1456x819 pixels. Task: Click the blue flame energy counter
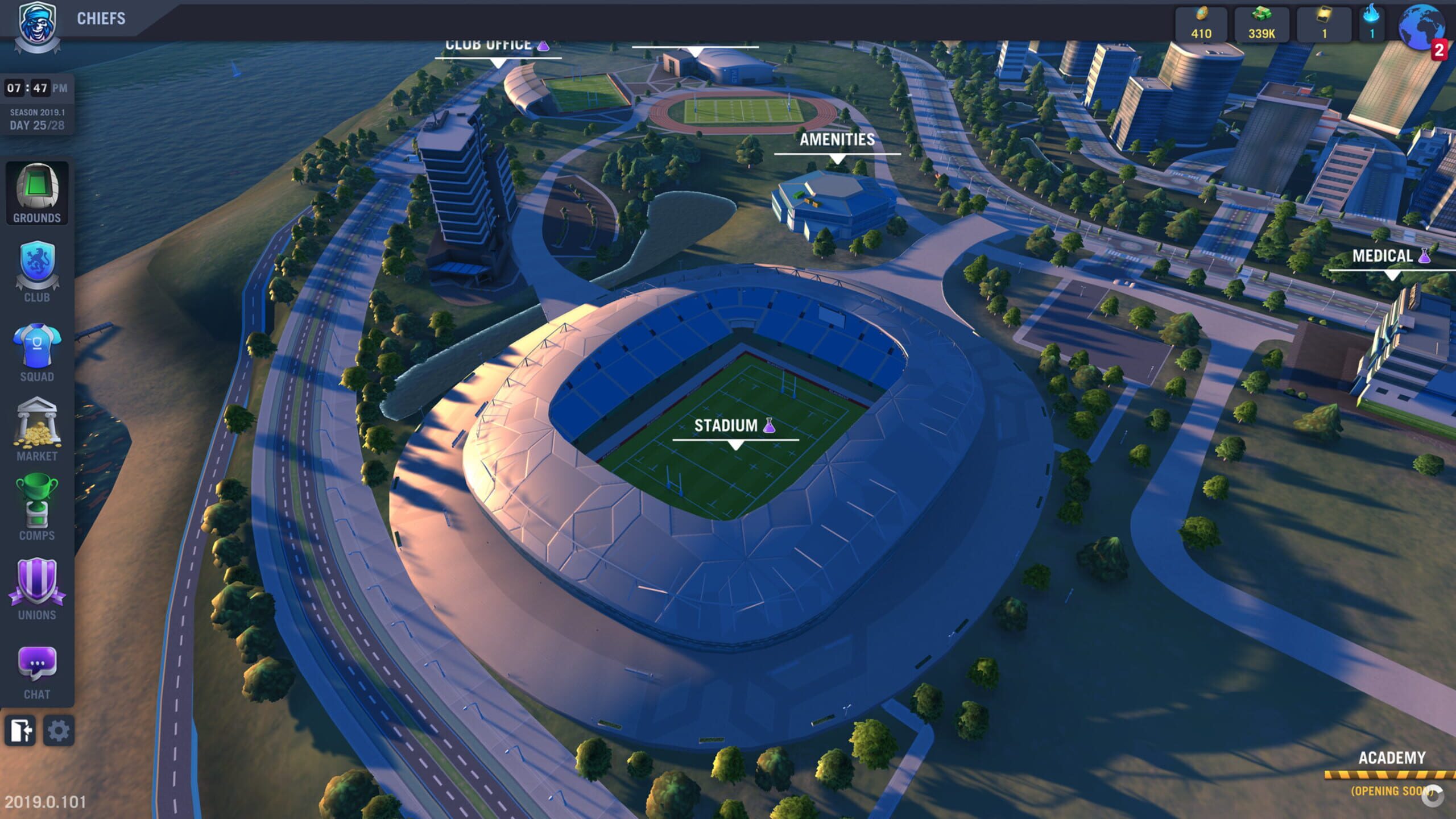coord(1372,23)
